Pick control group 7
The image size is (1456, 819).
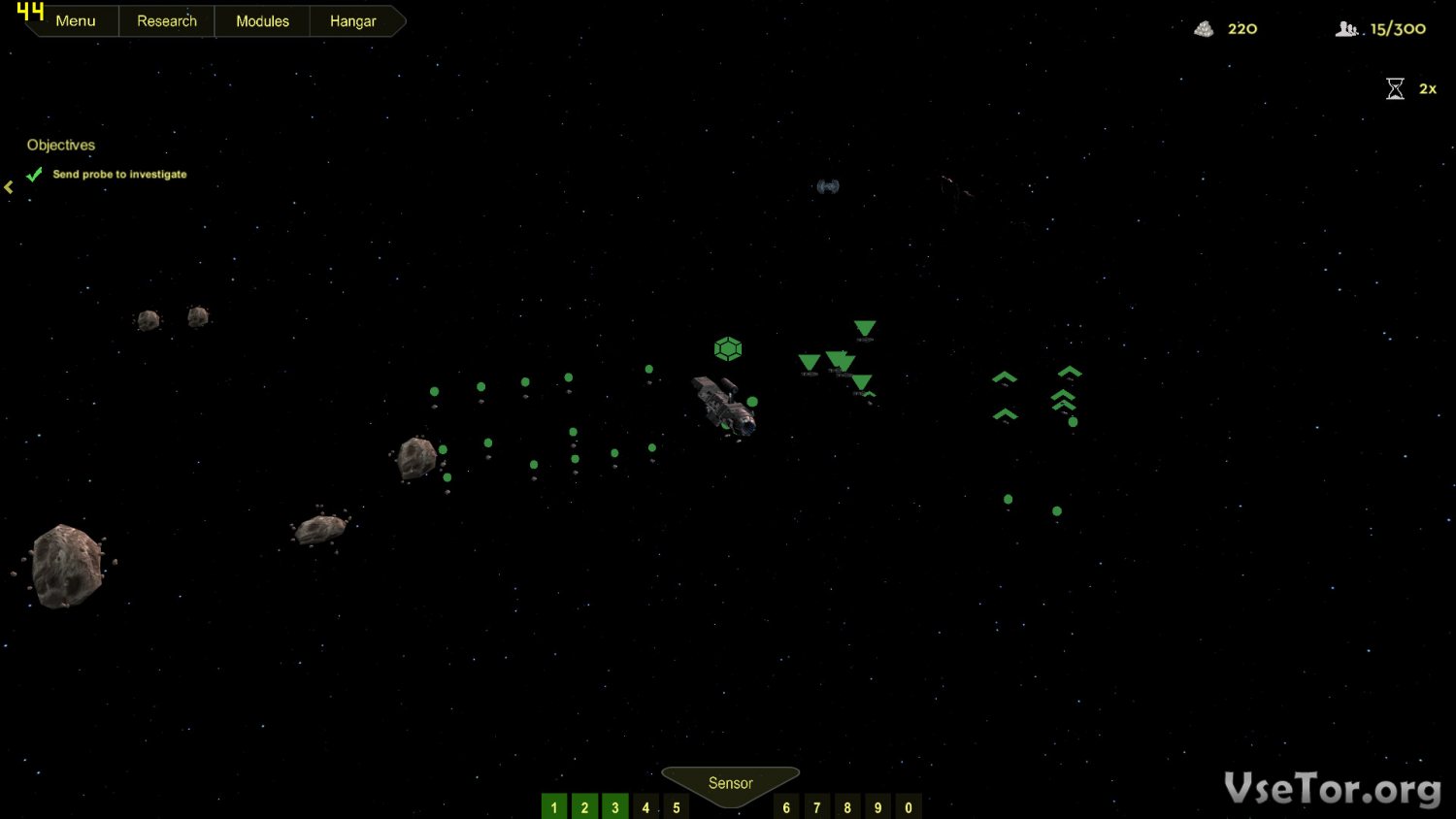pos(817,807)
